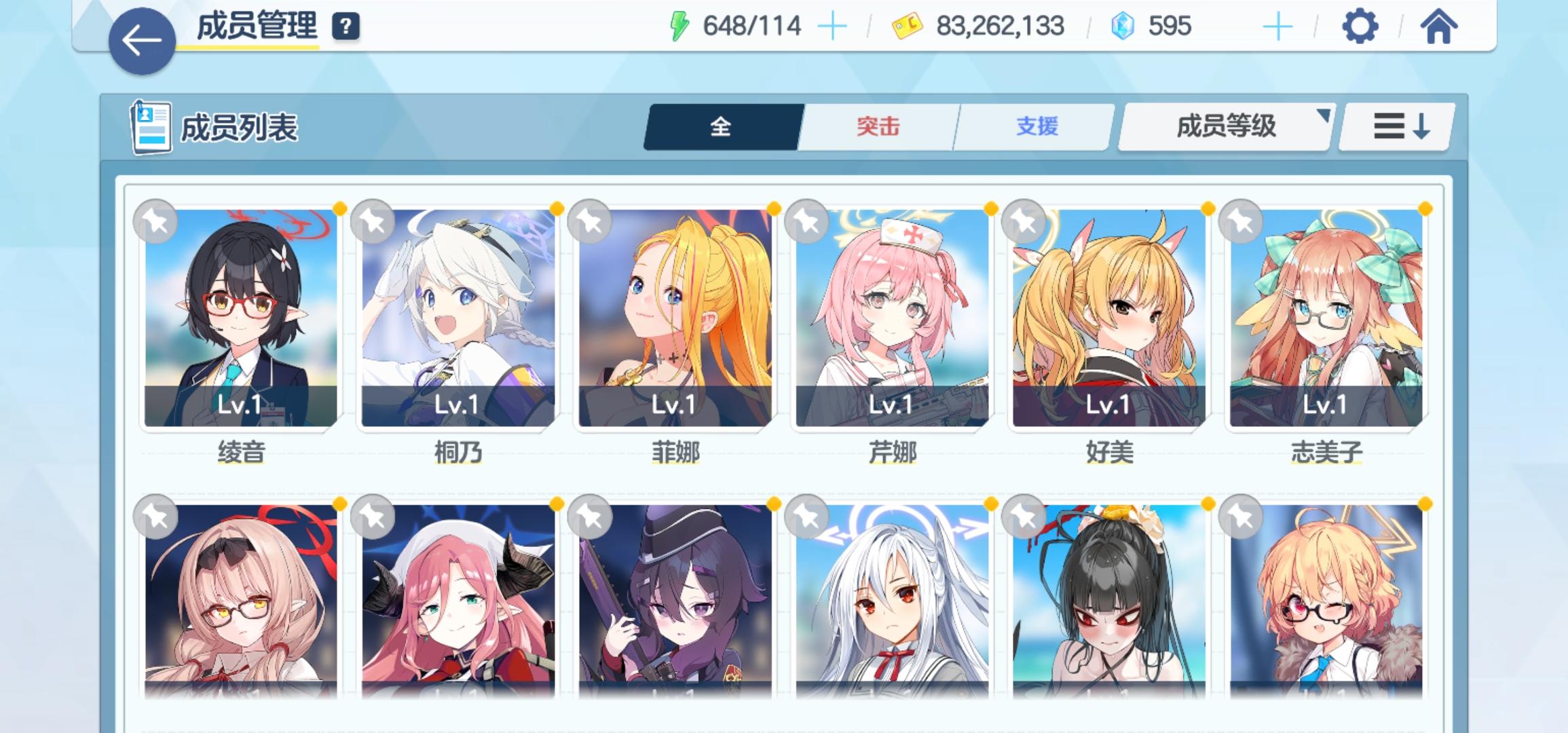The width and height of the screenshot is (1568, 733).
Task: Toggle the pin marker on 芹娜's card
Action: tap(806, 221)
